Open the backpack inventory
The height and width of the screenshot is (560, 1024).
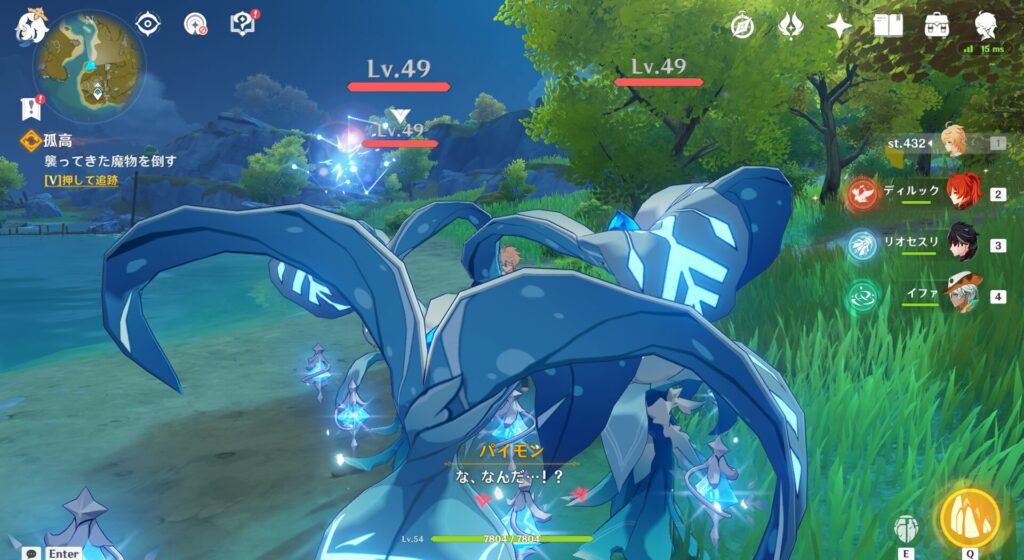(x=937, y=26)
